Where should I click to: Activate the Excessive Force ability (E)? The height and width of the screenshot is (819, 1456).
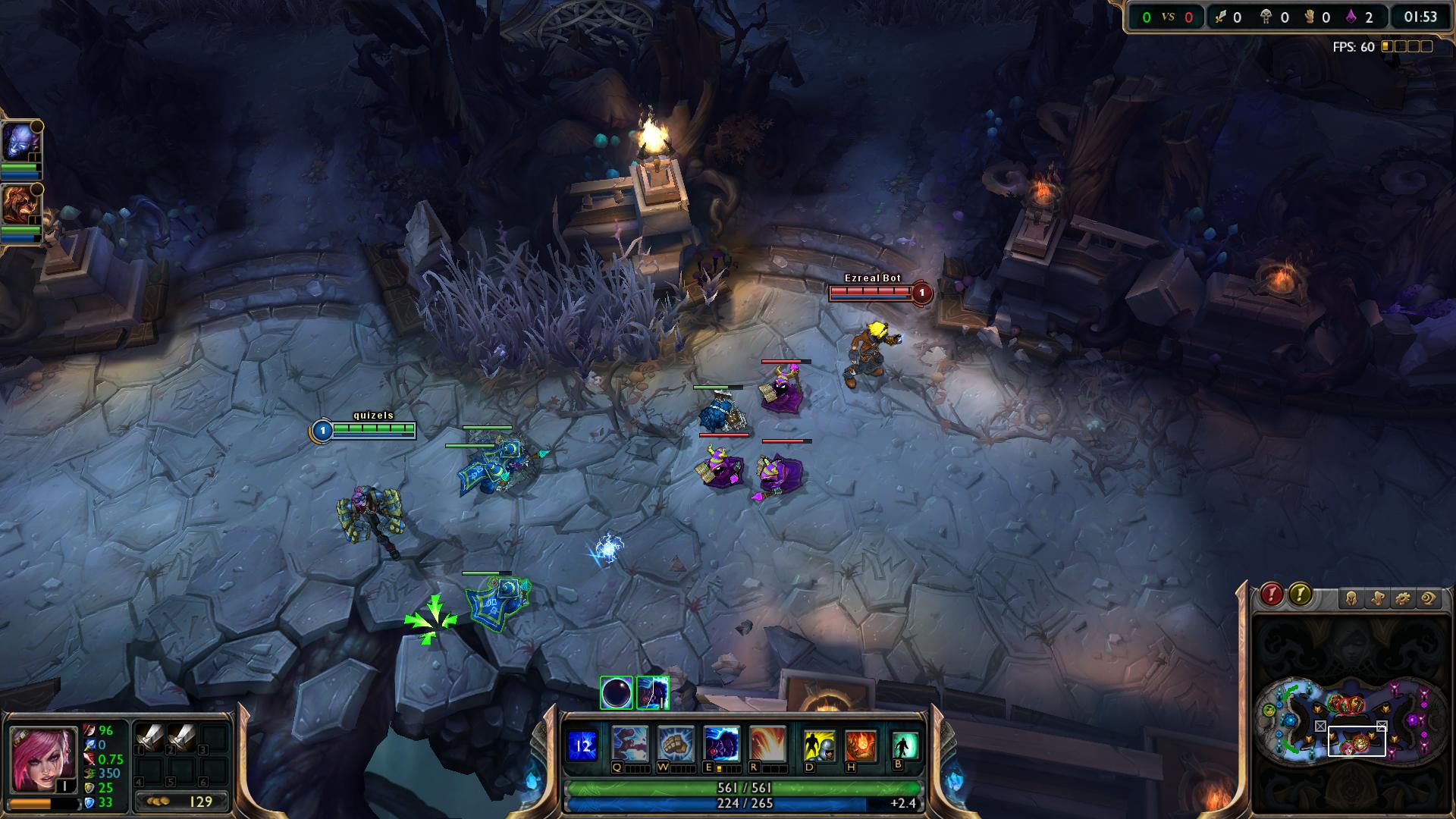(x=721, y=744)
